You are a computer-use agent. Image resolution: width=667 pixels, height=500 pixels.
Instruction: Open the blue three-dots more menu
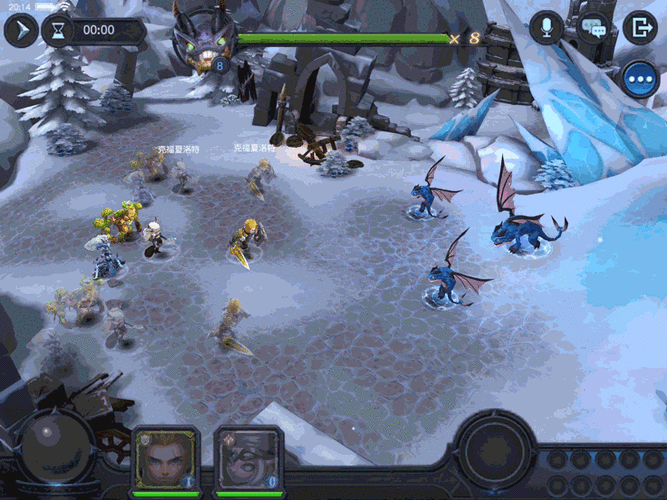(639, 78)
